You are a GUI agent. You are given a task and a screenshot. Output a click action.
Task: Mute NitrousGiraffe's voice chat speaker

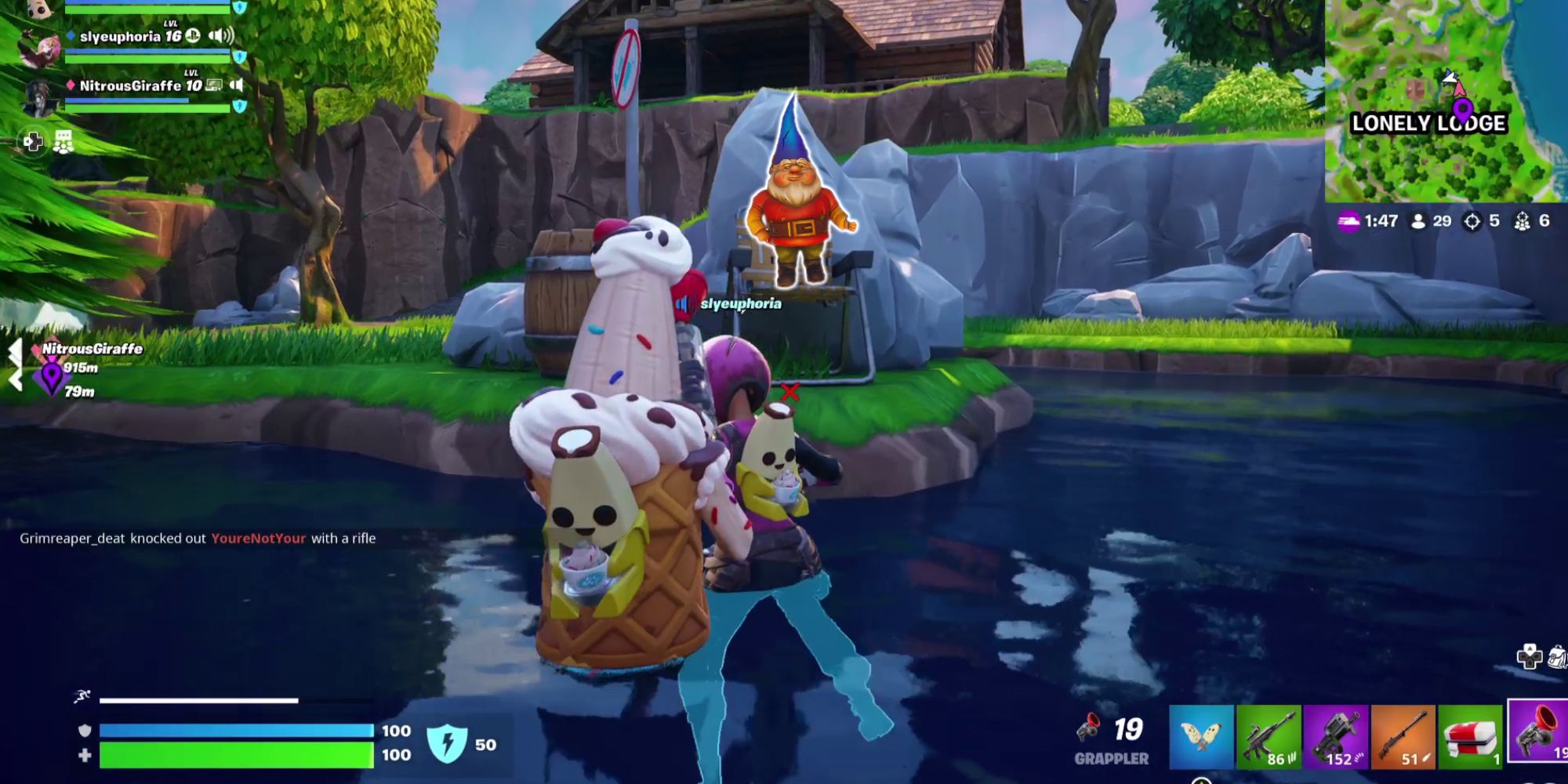[x=237, y=85]
